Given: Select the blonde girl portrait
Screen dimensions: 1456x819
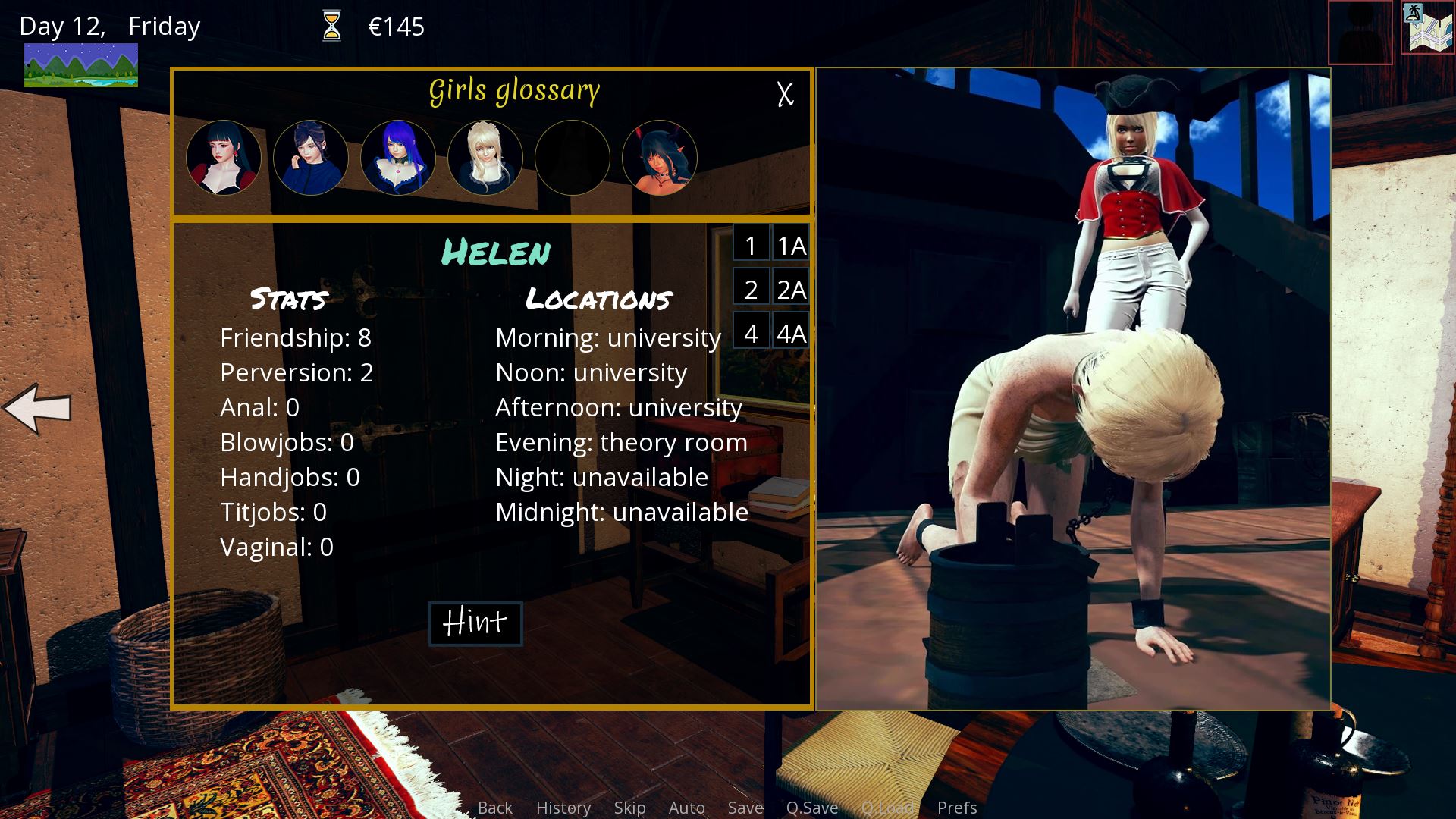Looking at the screenshot, I should click(x=485, y=158).
